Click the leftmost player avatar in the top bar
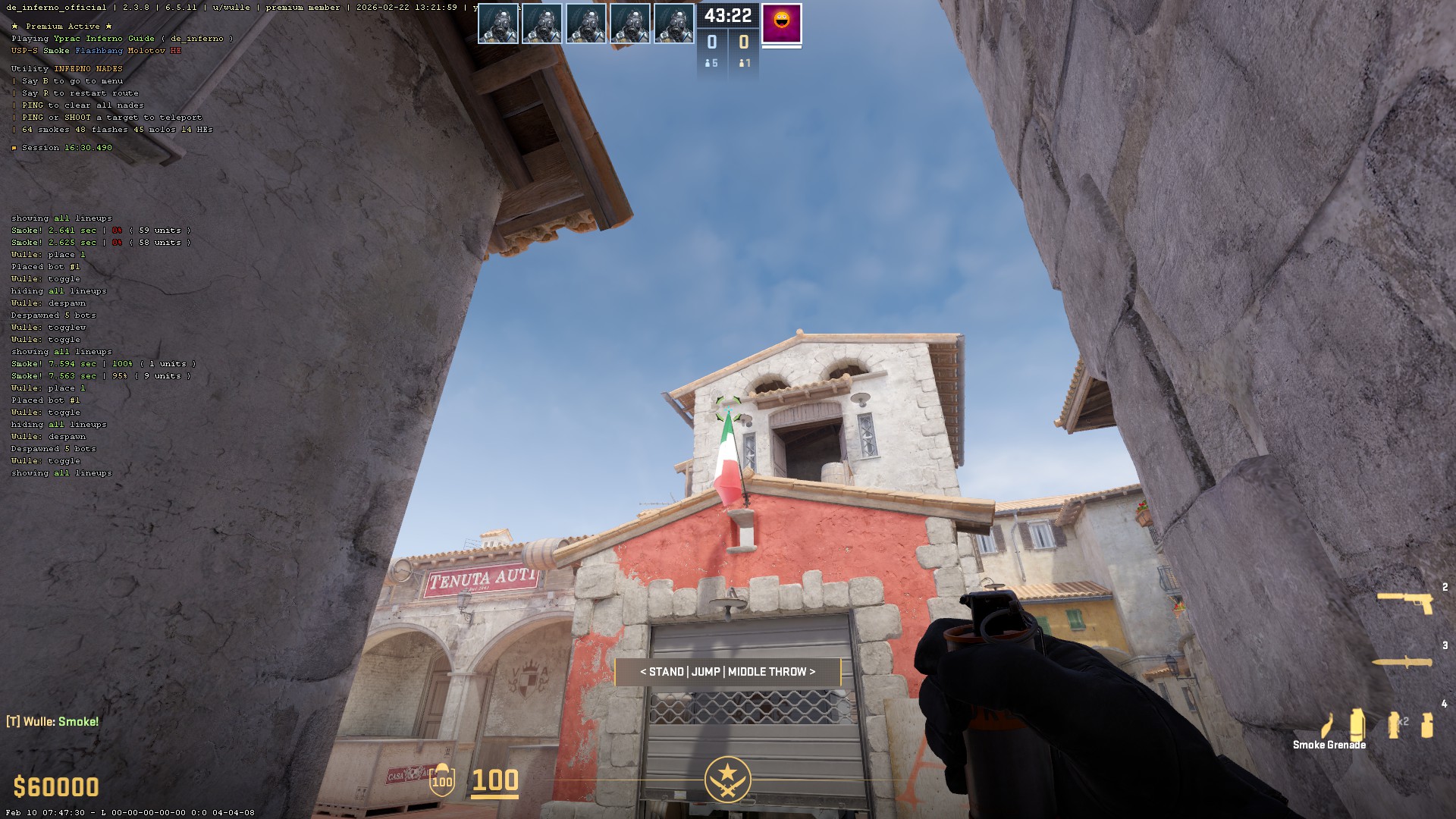The width and height of the screenshot is (1456, 819). click(x=499, y=24)
